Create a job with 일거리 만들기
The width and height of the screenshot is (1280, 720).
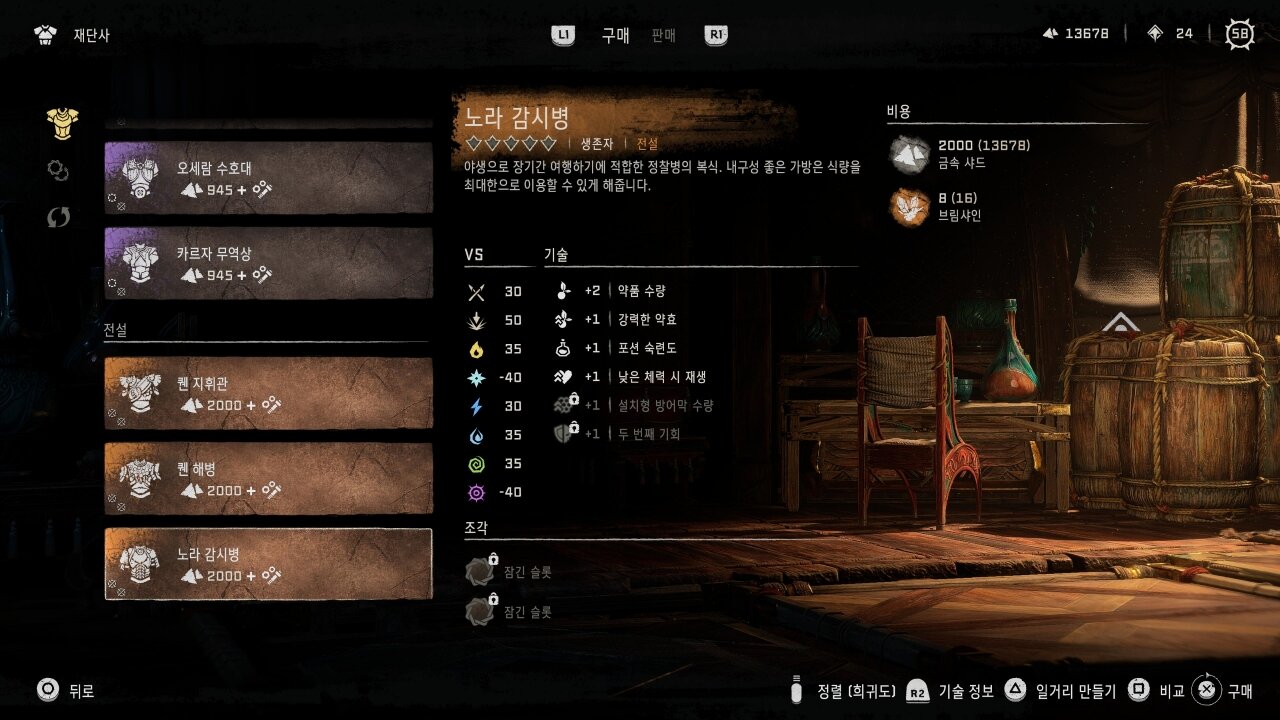click(x=1062, y=690)
